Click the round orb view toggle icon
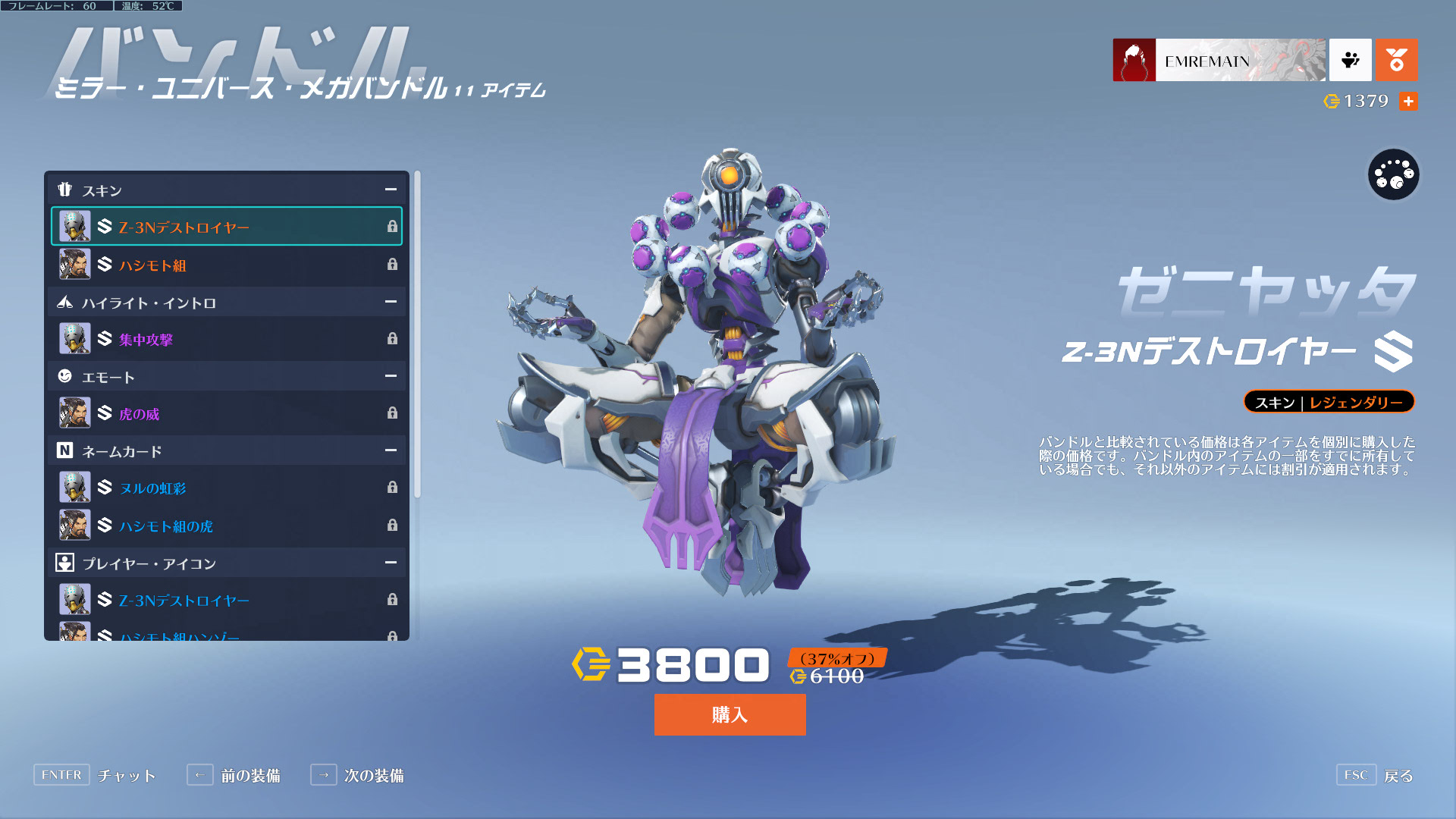The width and height of the screenshot is (1456, 819). point(1393,175)
